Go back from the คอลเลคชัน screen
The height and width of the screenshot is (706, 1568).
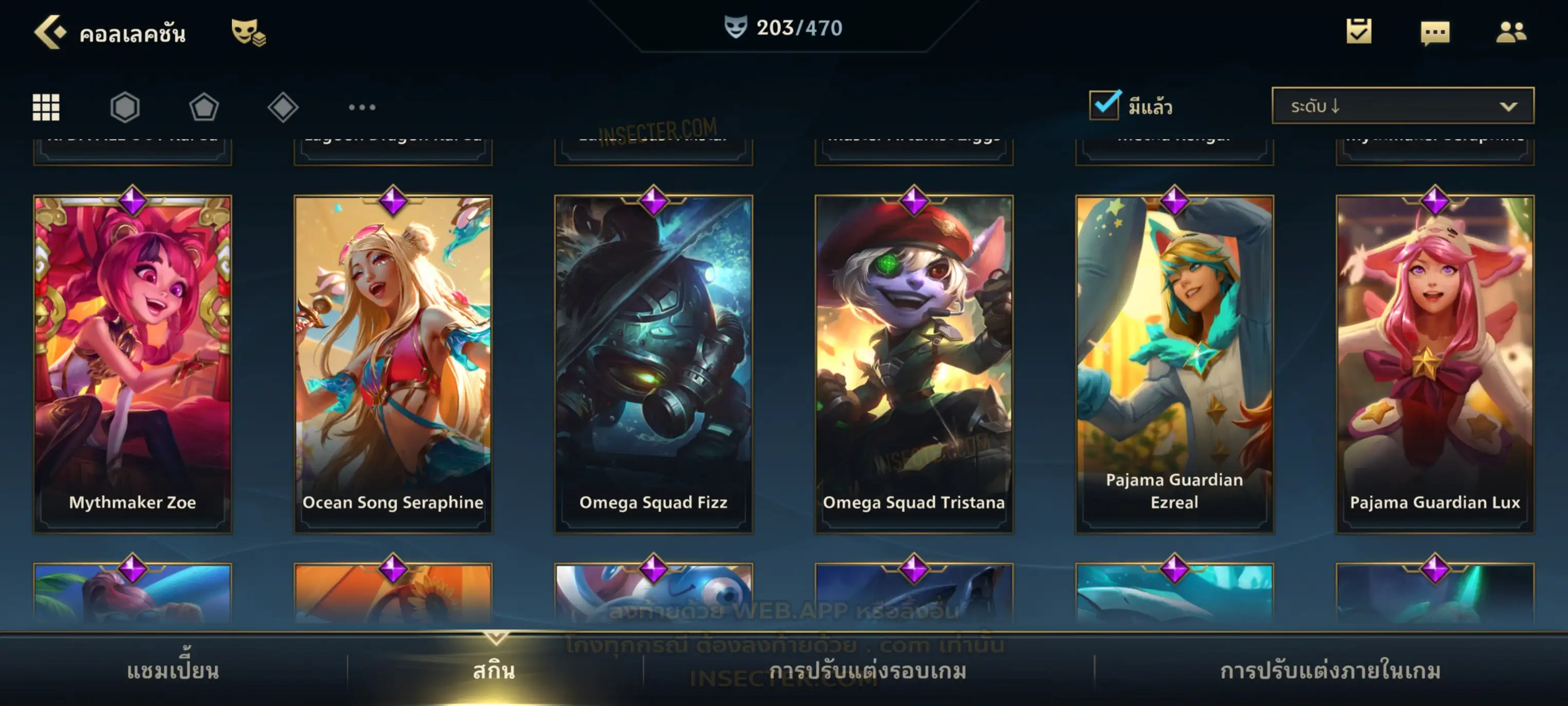[x=49, y=32]
